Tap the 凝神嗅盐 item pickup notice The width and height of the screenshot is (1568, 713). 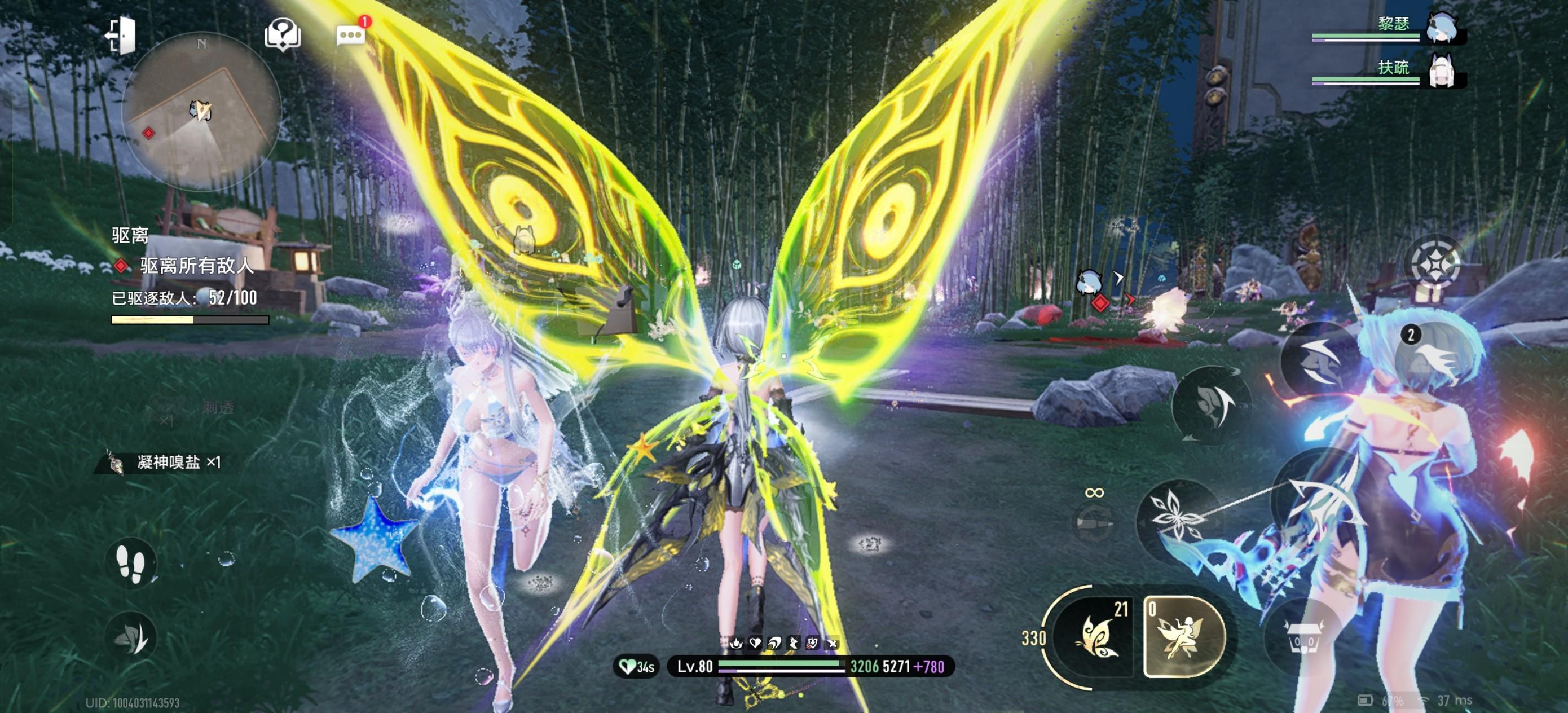[168, 463]
